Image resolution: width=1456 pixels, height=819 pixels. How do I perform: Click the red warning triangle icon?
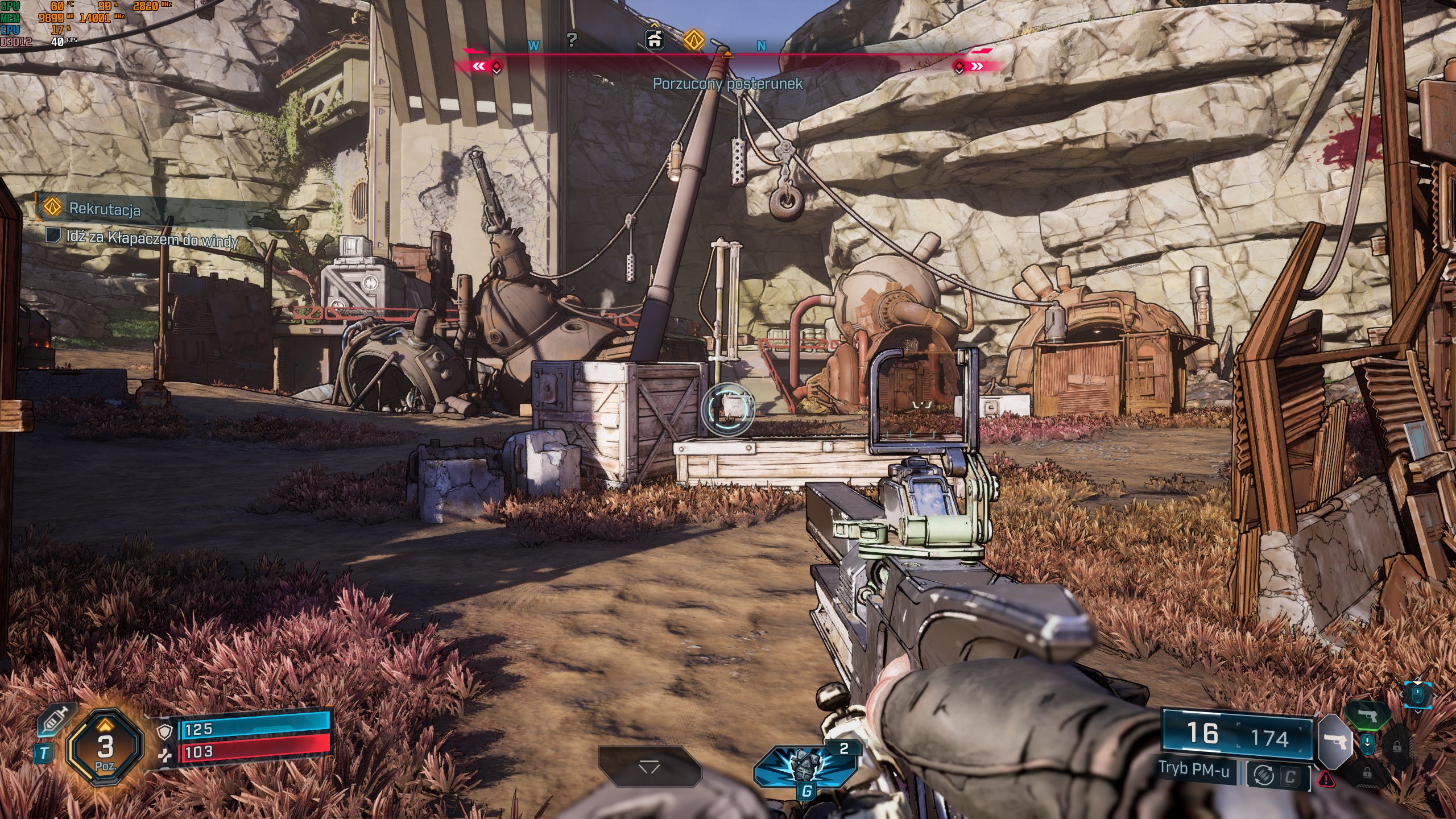1326,779
